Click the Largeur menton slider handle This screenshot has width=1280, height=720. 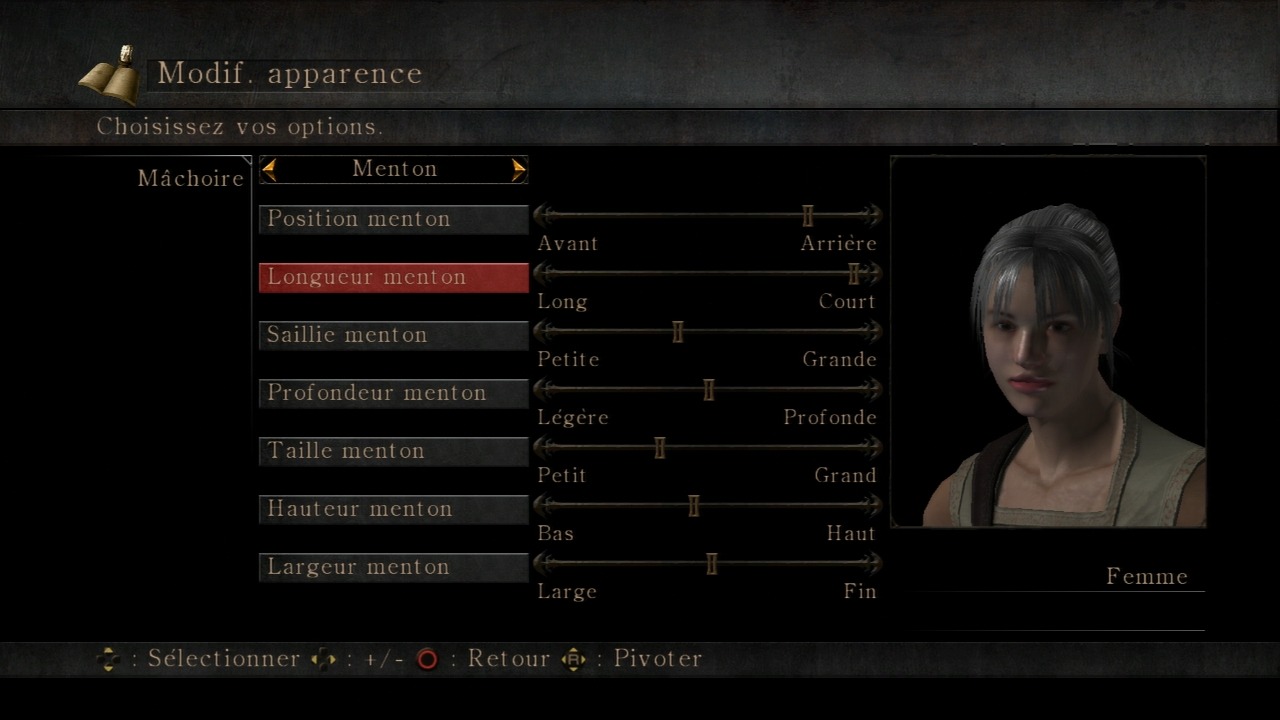[x=712, y=563]
